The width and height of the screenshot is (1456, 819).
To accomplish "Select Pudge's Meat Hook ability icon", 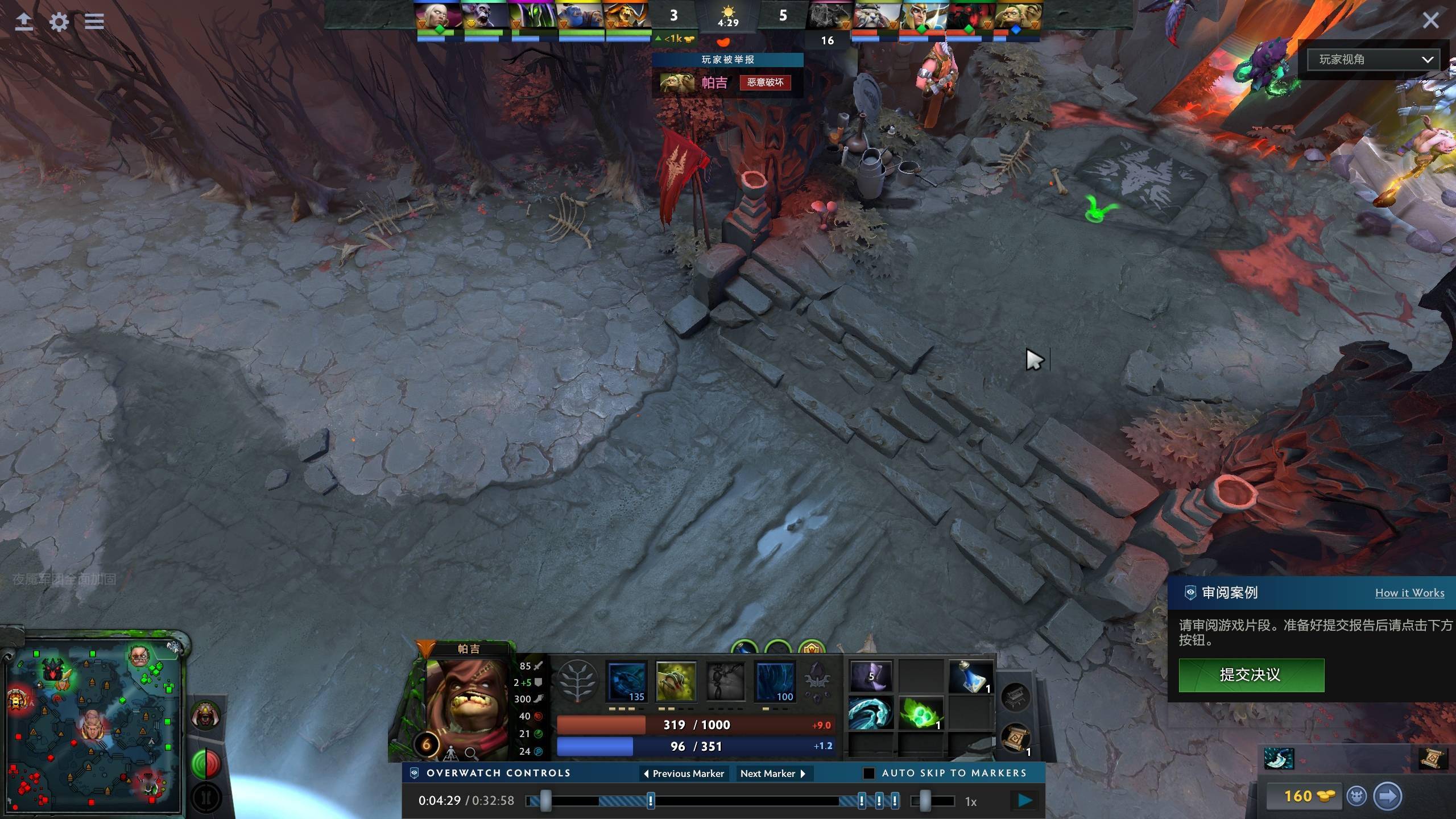I will (x=627, y=681).
